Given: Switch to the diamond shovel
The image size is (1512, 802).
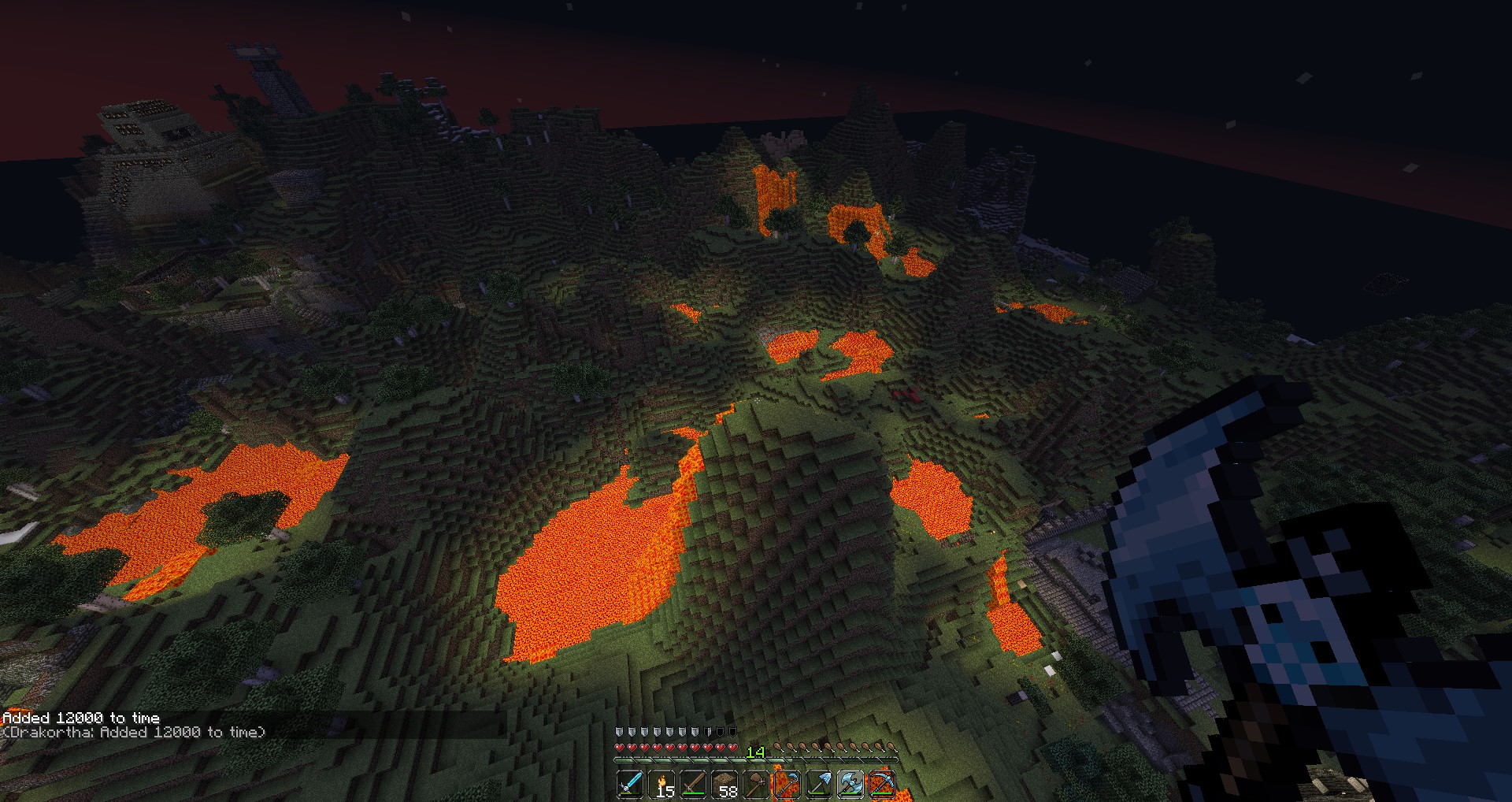Looking at the screenshot, I should pyautogui.click(x=819, y=785).
